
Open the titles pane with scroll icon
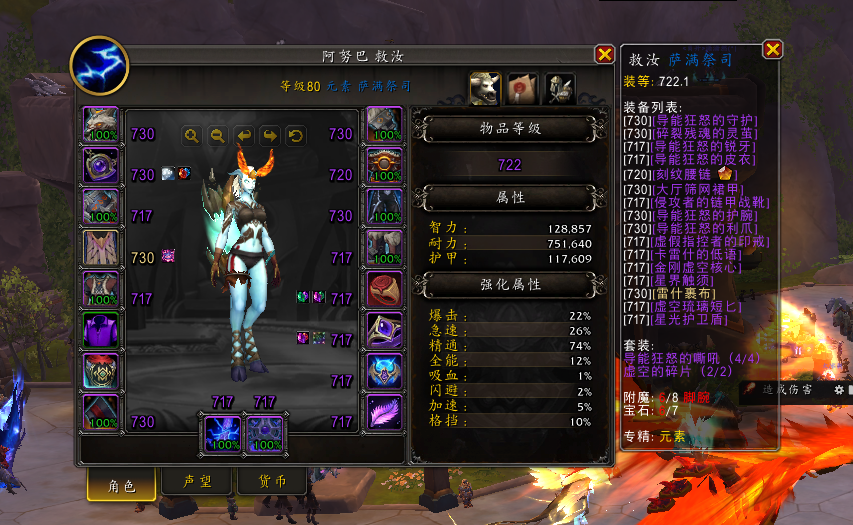point(522,88)
